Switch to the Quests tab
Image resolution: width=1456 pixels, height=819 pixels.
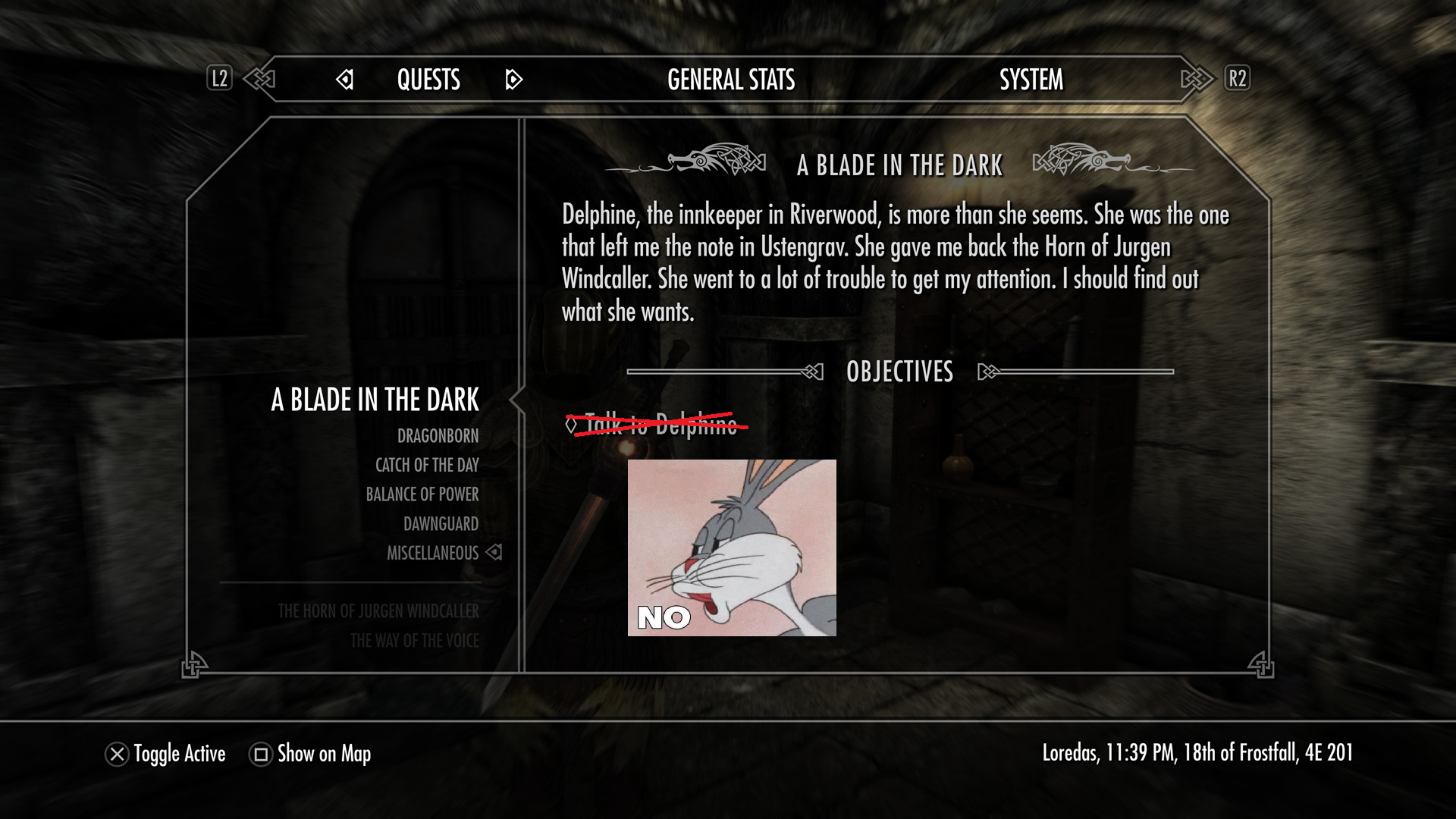point(428,80)
